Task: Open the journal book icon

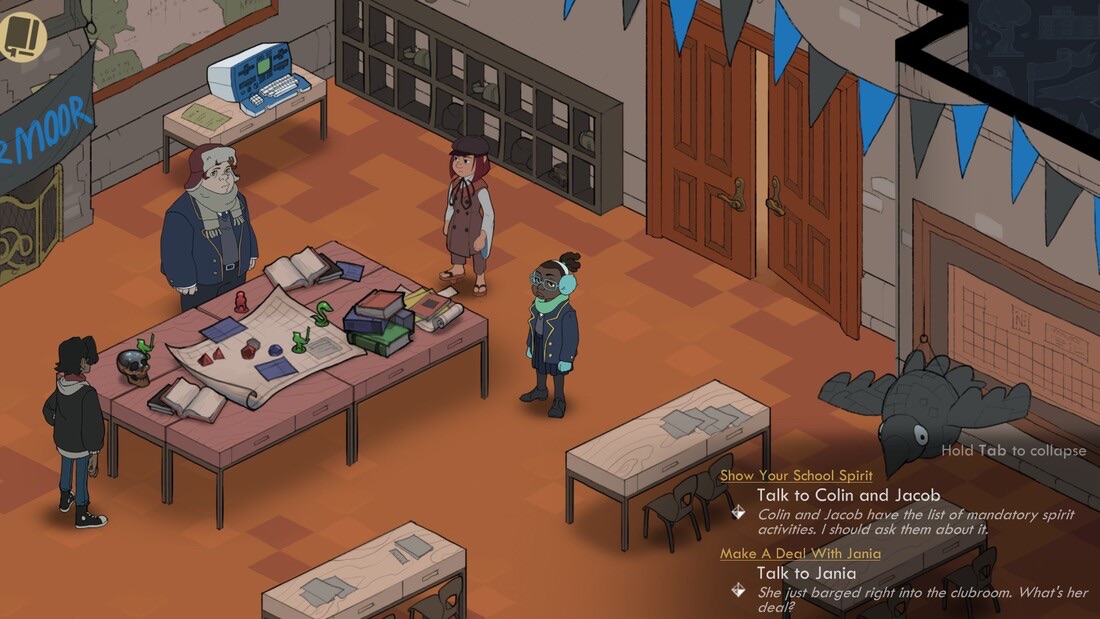Action: click(22, 37)
